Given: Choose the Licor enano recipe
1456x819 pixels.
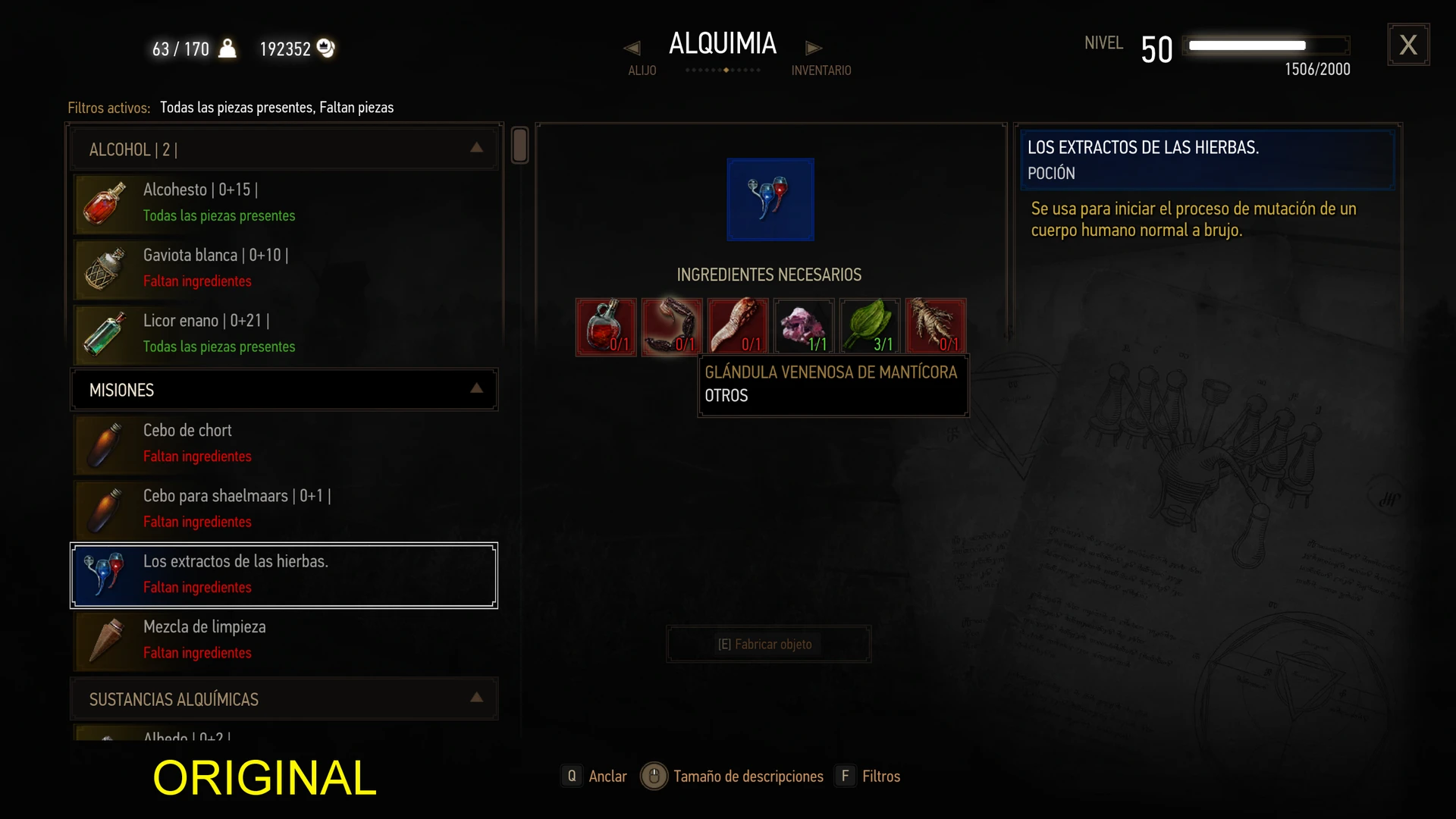Looking at the screenshot, I should coord(285,334).
